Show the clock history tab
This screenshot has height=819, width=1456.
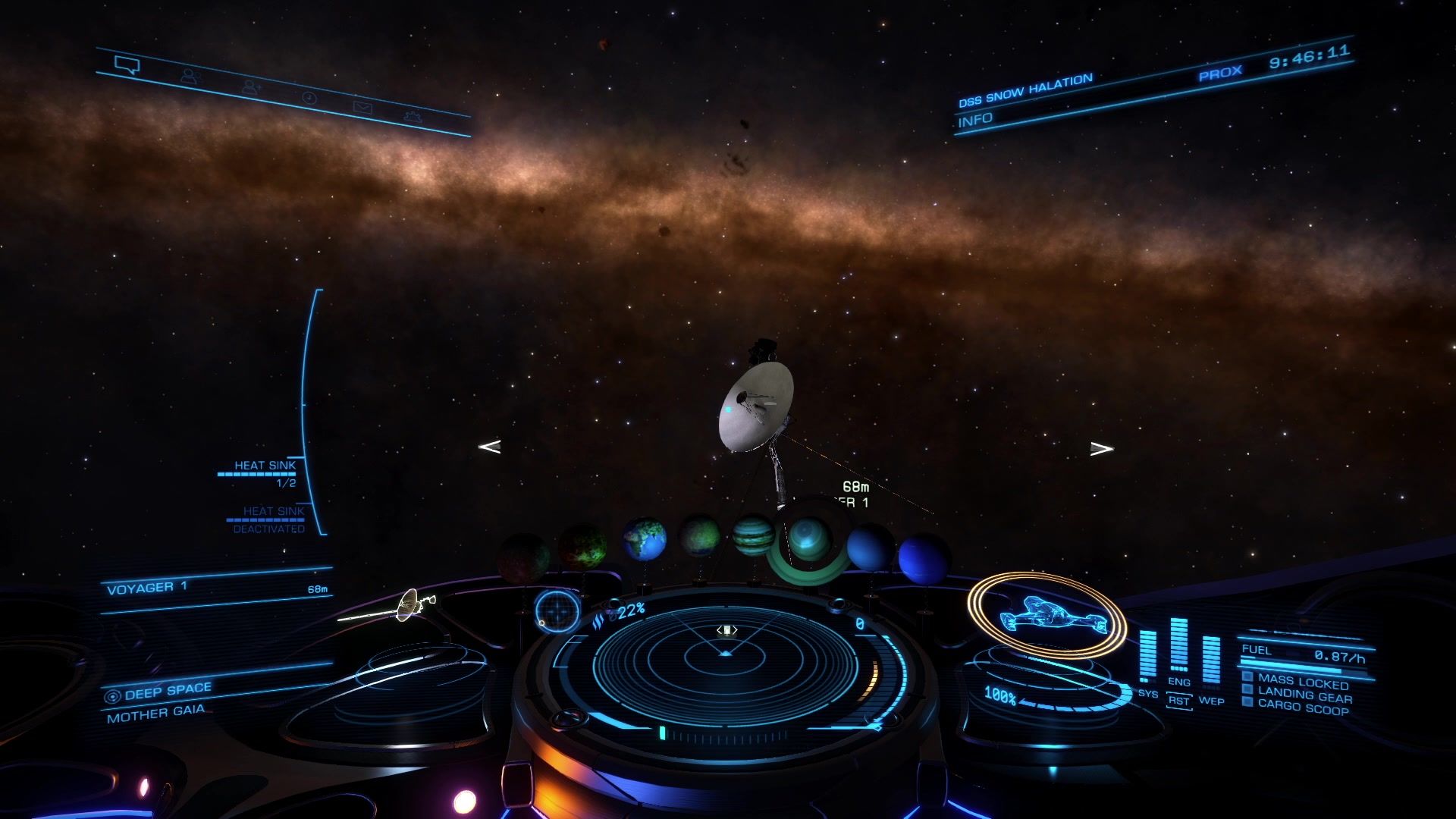(309, 98)
